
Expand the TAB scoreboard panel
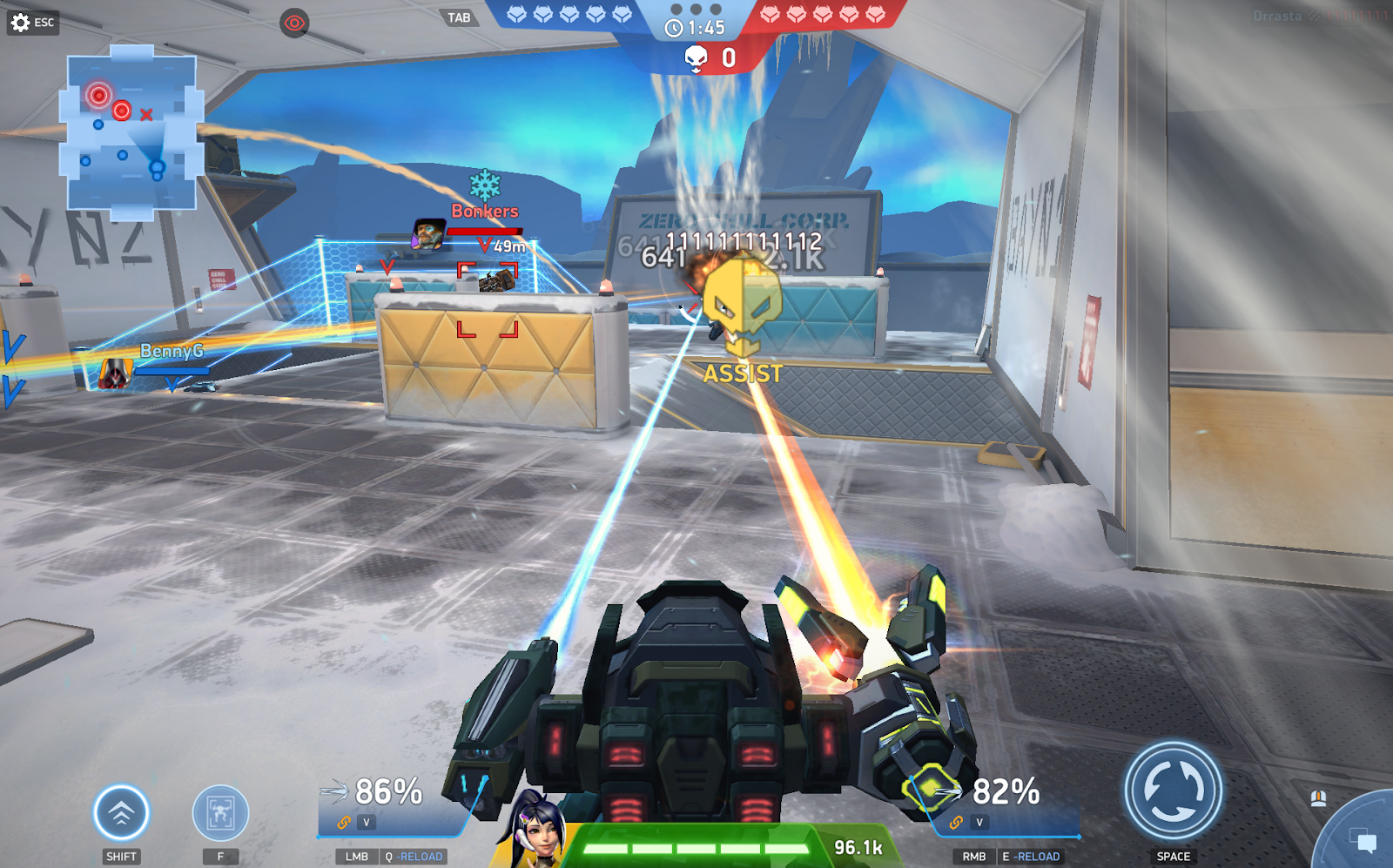click(458, 17)
